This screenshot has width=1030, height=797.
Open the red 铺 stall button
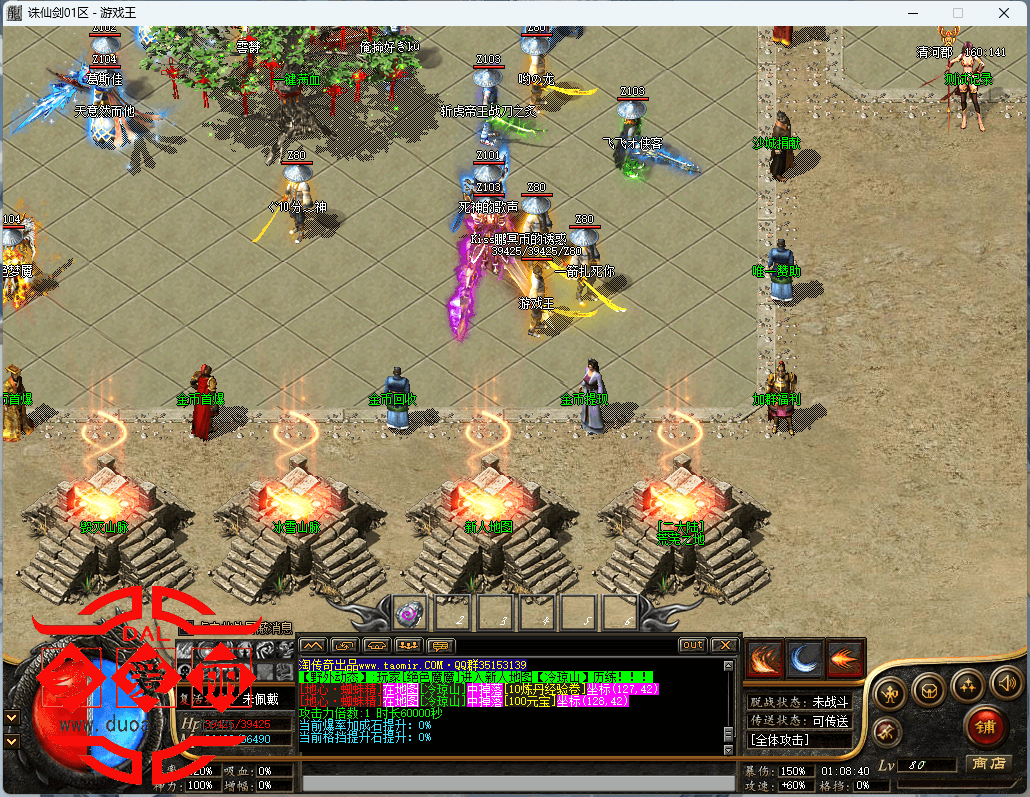pos(985,725)
